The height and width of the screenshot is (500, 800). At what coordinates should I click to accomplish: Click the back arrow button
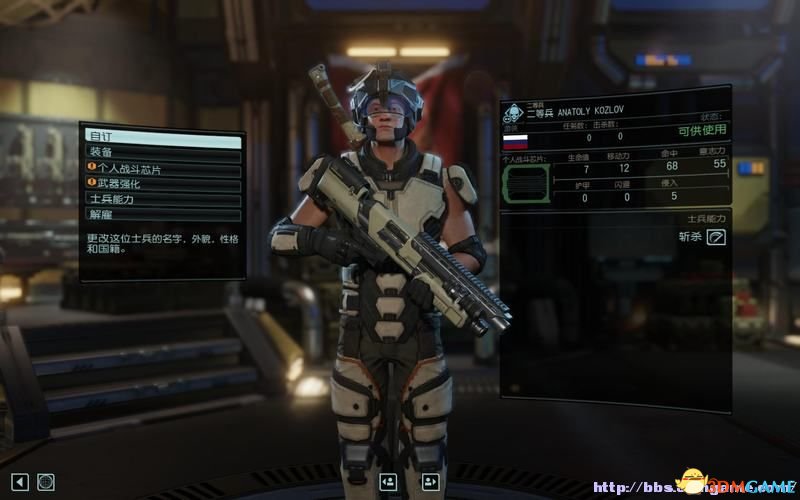click(18, 482)
